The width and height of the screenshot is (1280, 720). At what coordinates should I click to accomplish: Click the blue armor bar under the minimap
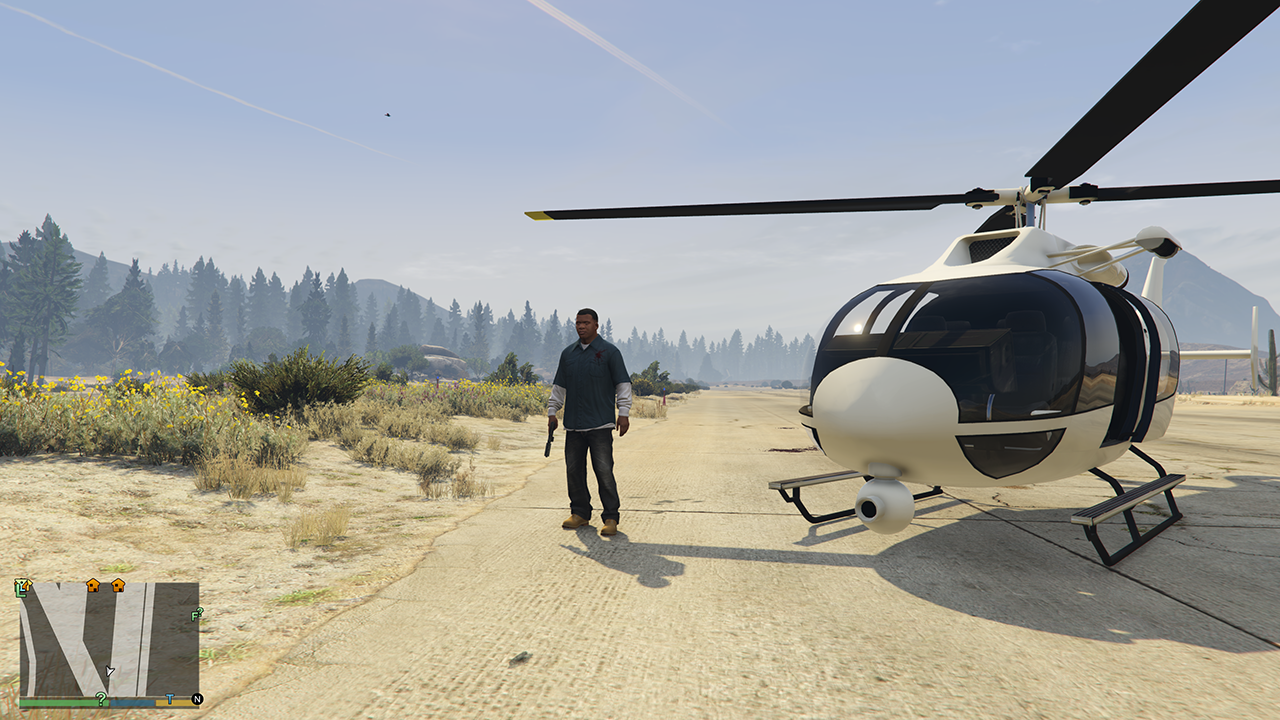coord(131,702)
